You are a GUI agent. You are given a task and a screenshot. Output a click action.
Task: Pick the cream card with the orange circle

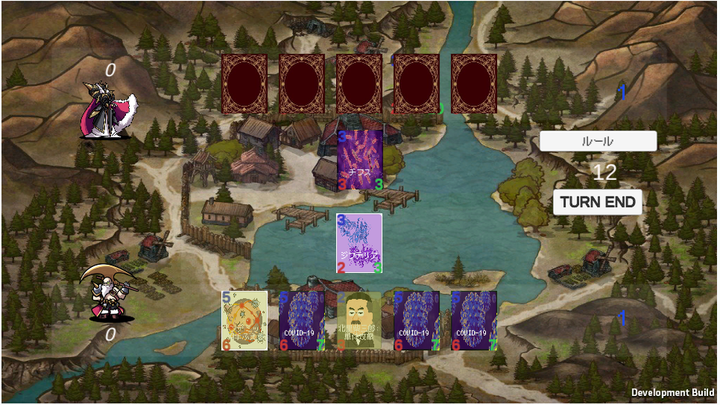(x=244, y=321)
